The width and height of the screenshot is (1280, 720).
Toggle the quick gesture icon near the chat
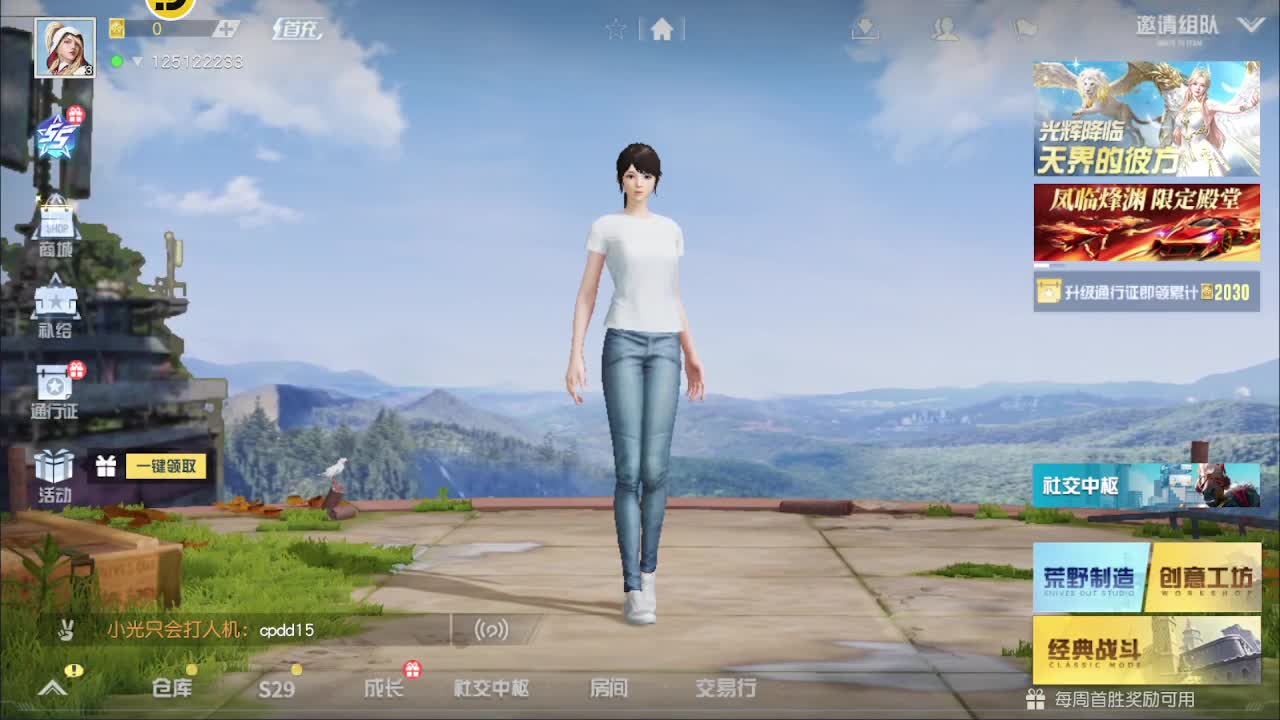tap(68, 630)
